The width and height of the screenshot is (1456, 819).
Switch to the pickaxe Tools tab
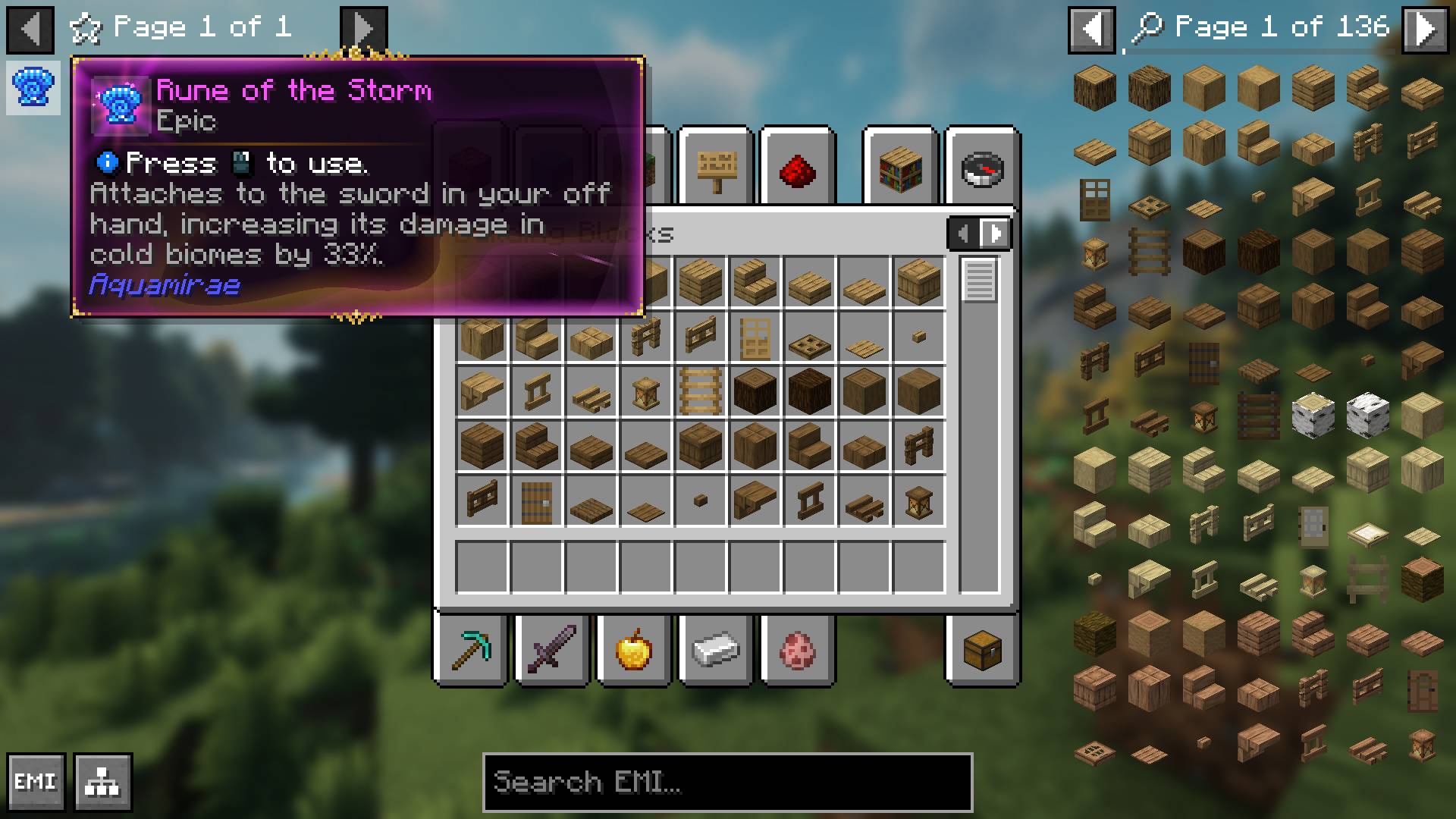[470, 651]
